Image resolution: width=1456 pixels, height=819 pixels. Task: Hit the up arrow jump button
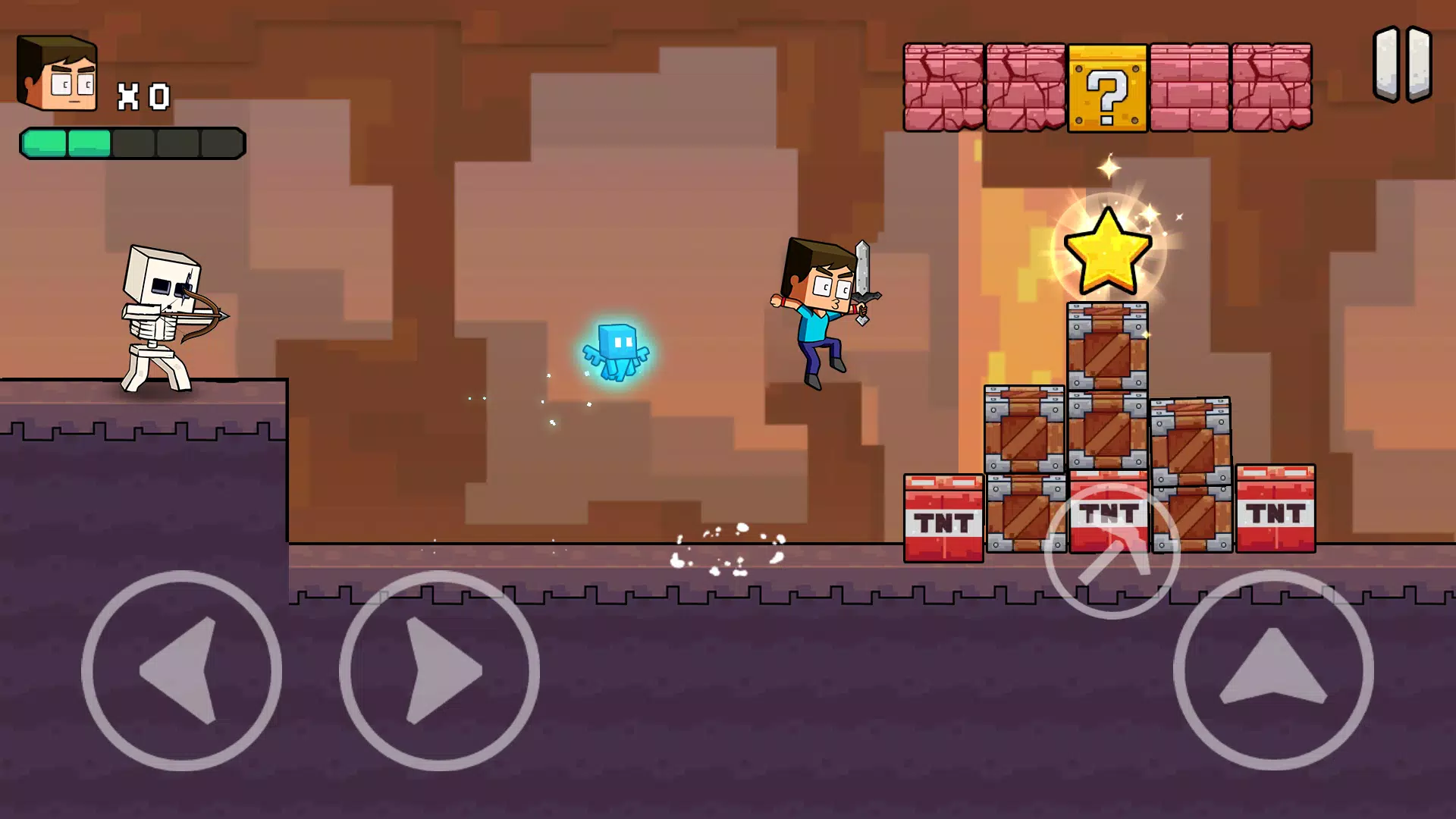point(1273,670)
